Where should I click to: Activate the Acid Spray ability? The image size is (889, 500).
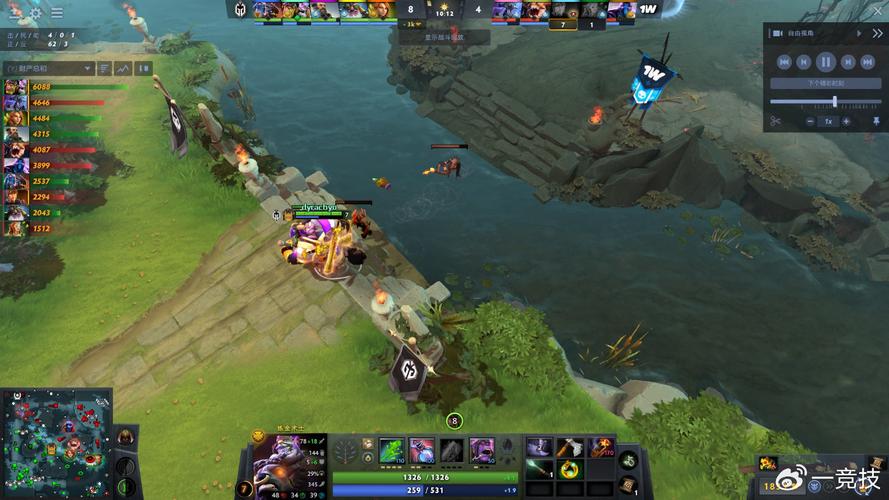click(392, 449)
